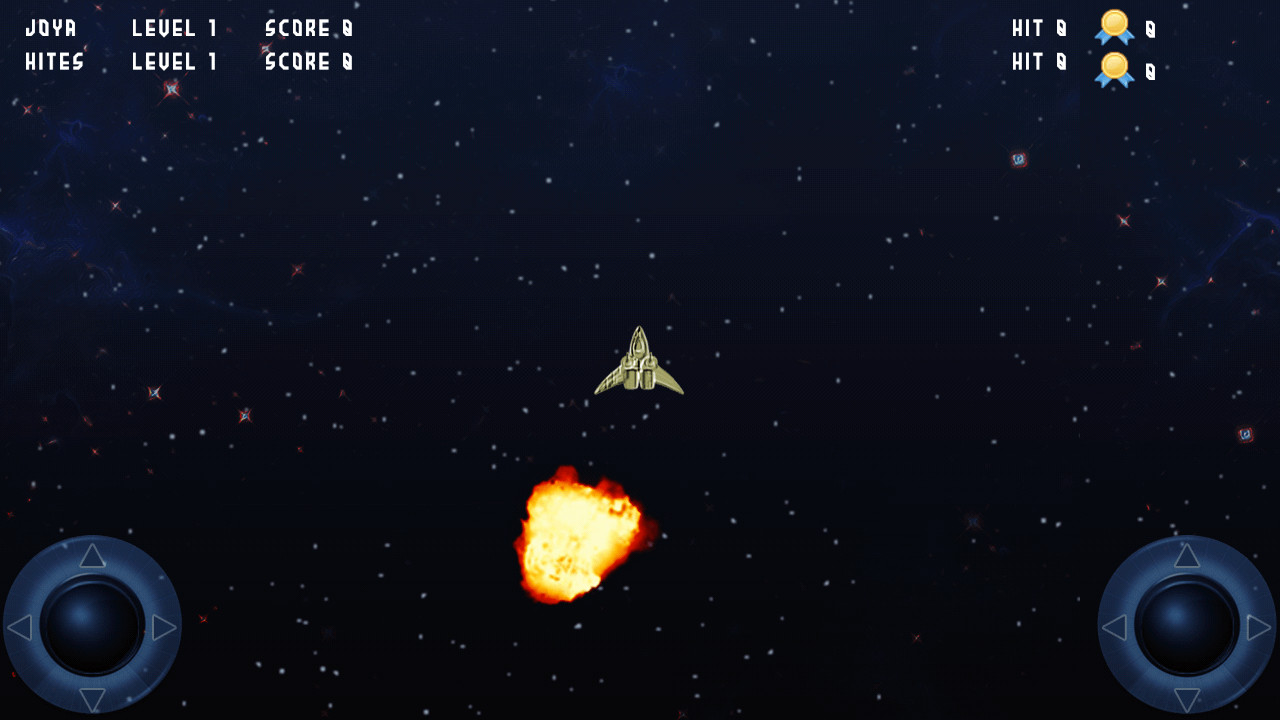
Task: Tap the left joystick's right arrow
Action: pos(164,628)
